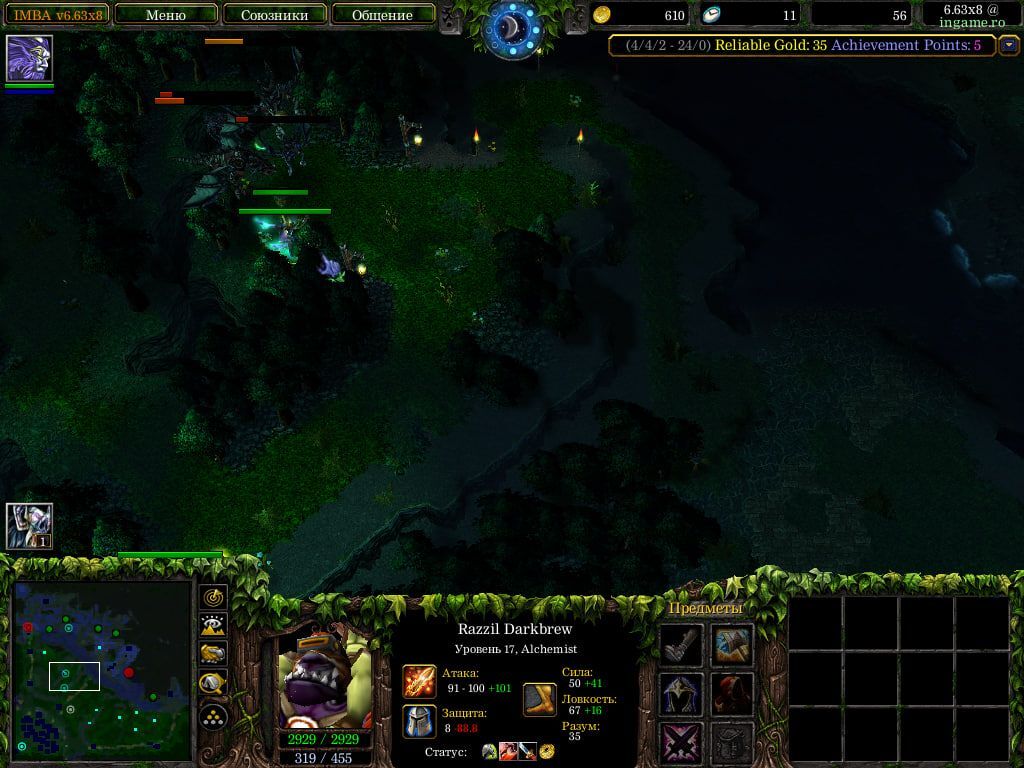Image resolution: width=1024 pixels, height=768 pixels.
Task: Toggle the minimap terrain display button
Action: point(213,626)
